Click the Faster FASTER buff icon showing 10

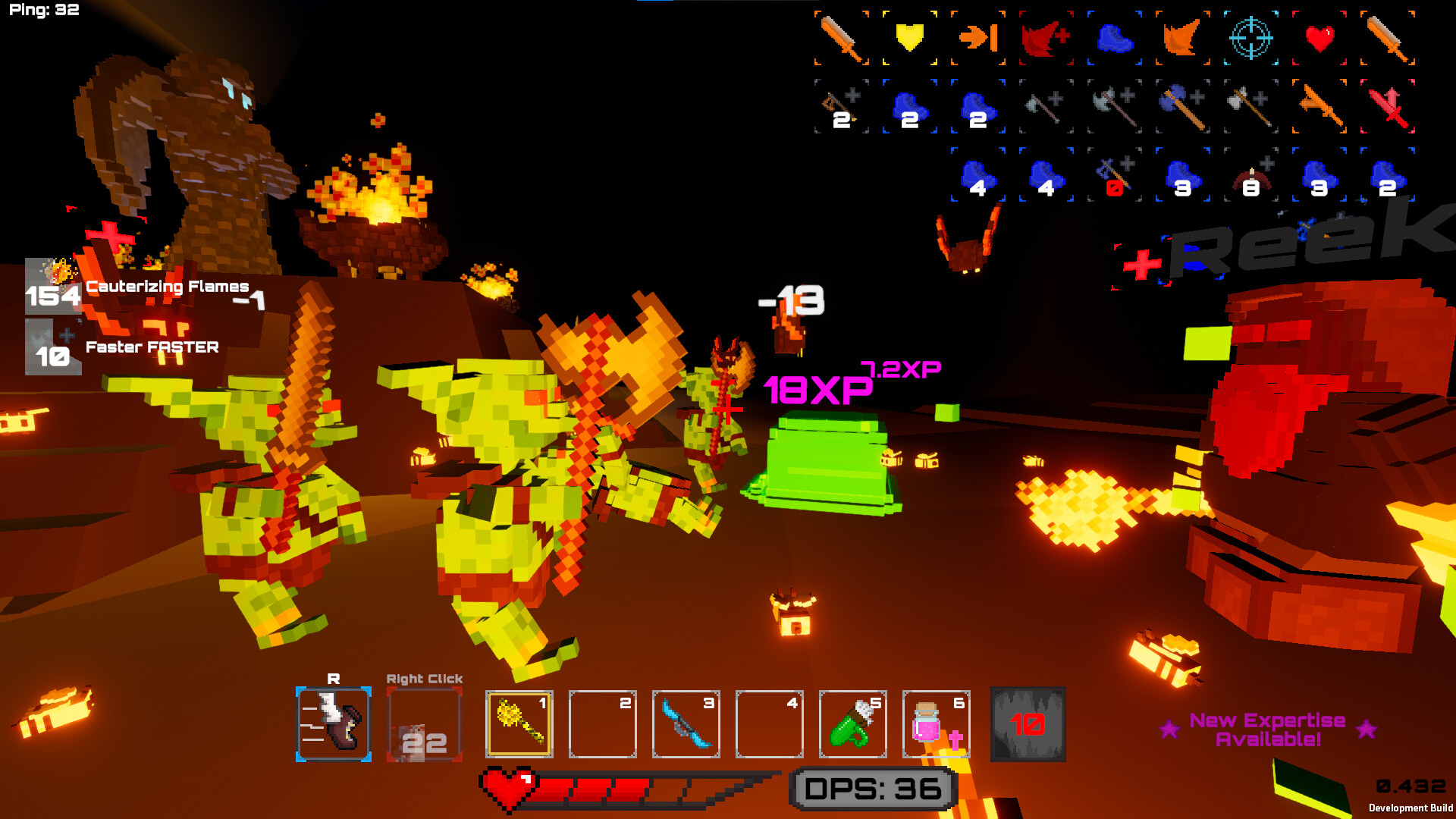coord(53,350)
